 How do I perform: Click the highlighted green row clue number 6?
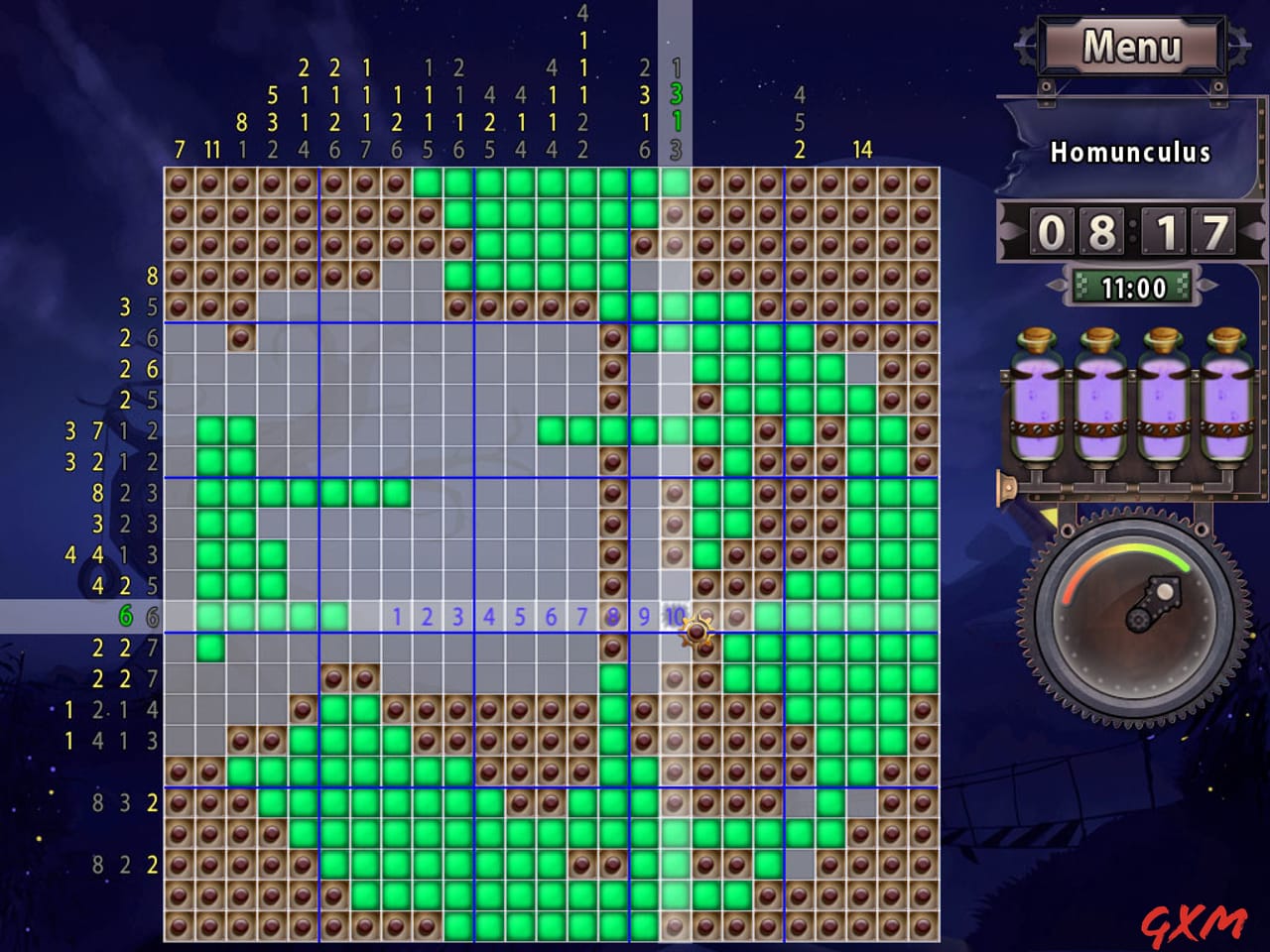[125, 616]
